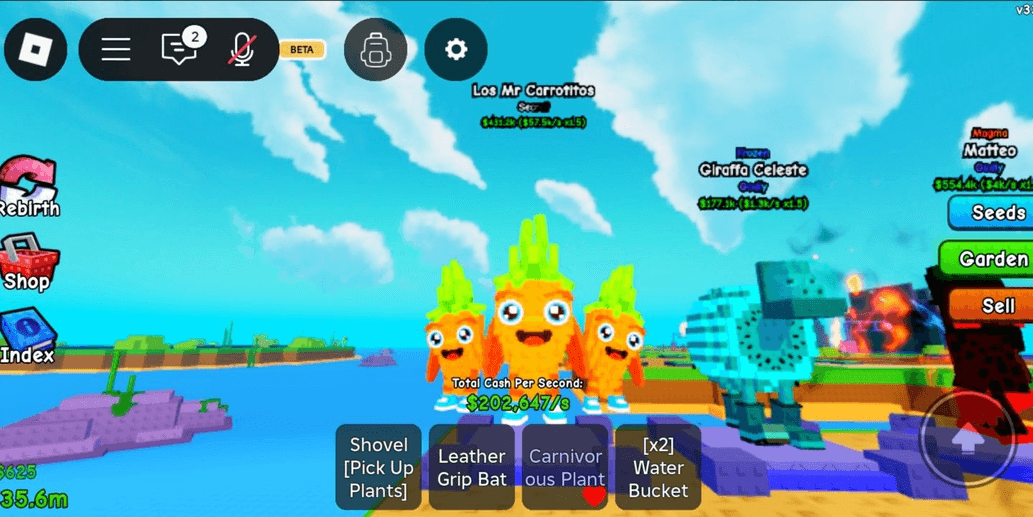The height and width of the screenshot is (517, 1033).
Task: Open the hamburger list menu
Action: (116, 49)
